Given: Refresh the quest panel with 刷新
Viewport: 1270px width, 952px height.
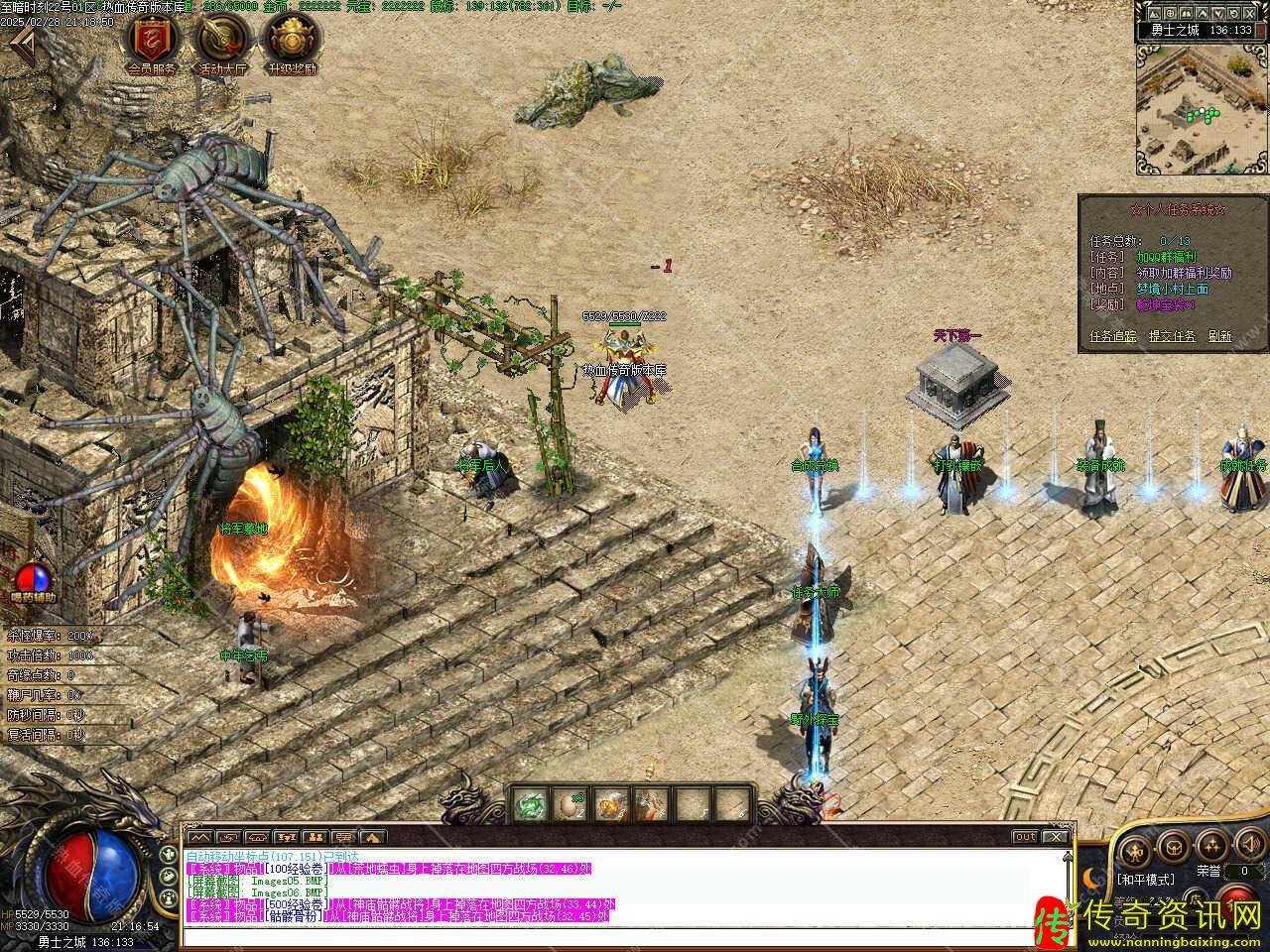Looking at the screenshot, I should click(1219, 336).
